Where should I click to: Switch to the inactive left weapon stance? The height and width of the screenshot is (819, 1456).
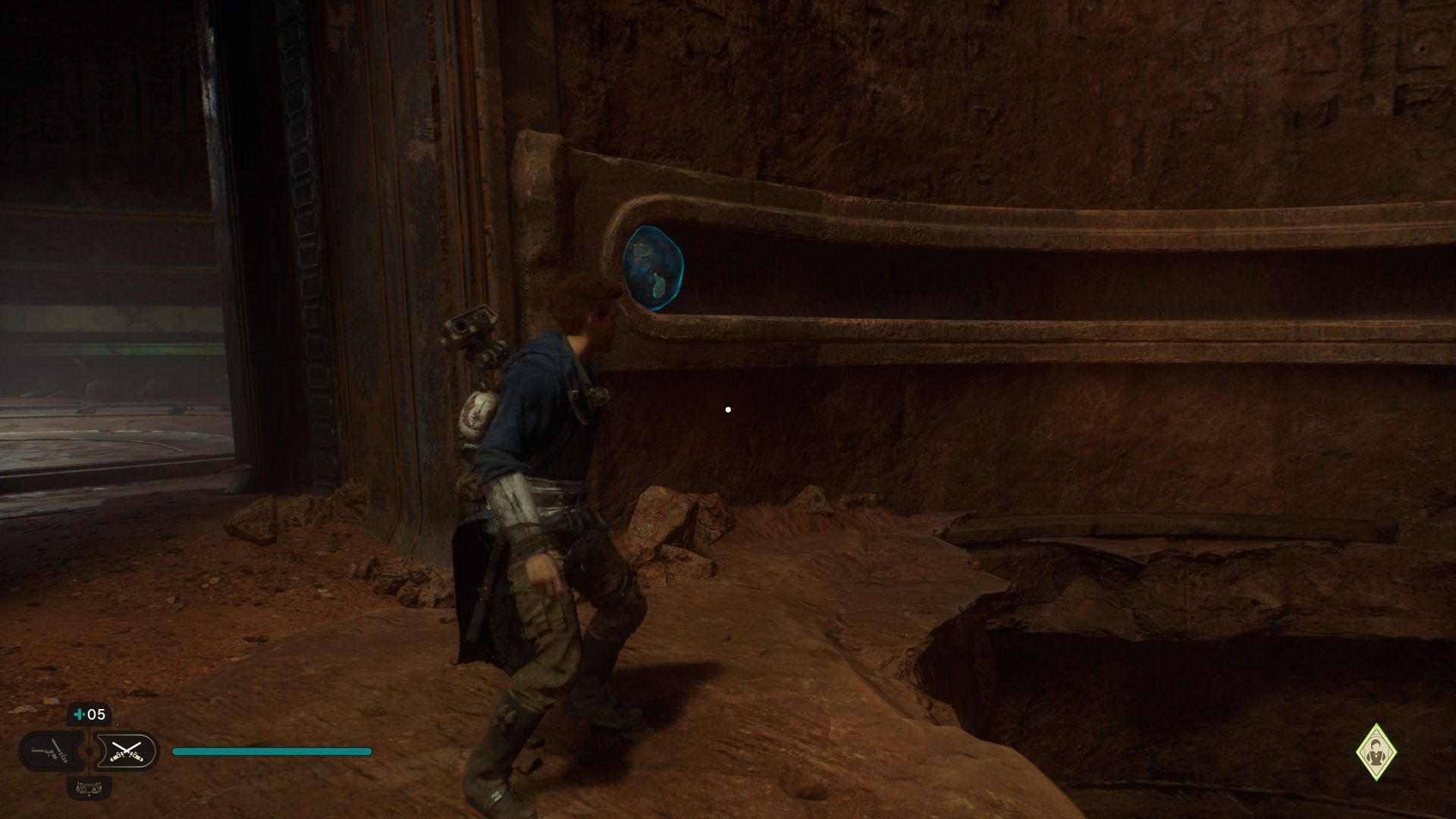click(49, 752)
